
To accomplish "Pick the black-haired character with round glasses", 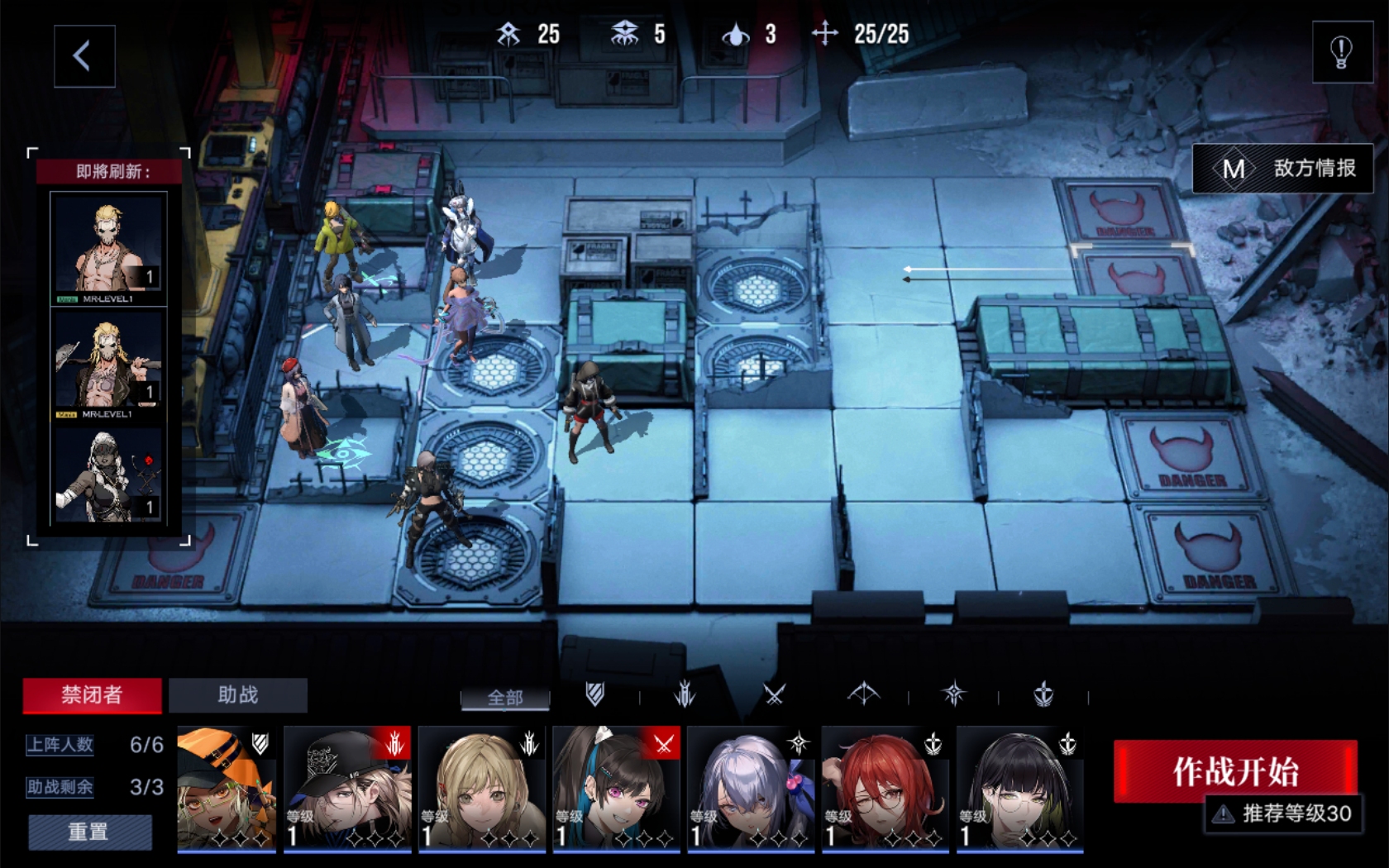I will [x=1020, y=789].
